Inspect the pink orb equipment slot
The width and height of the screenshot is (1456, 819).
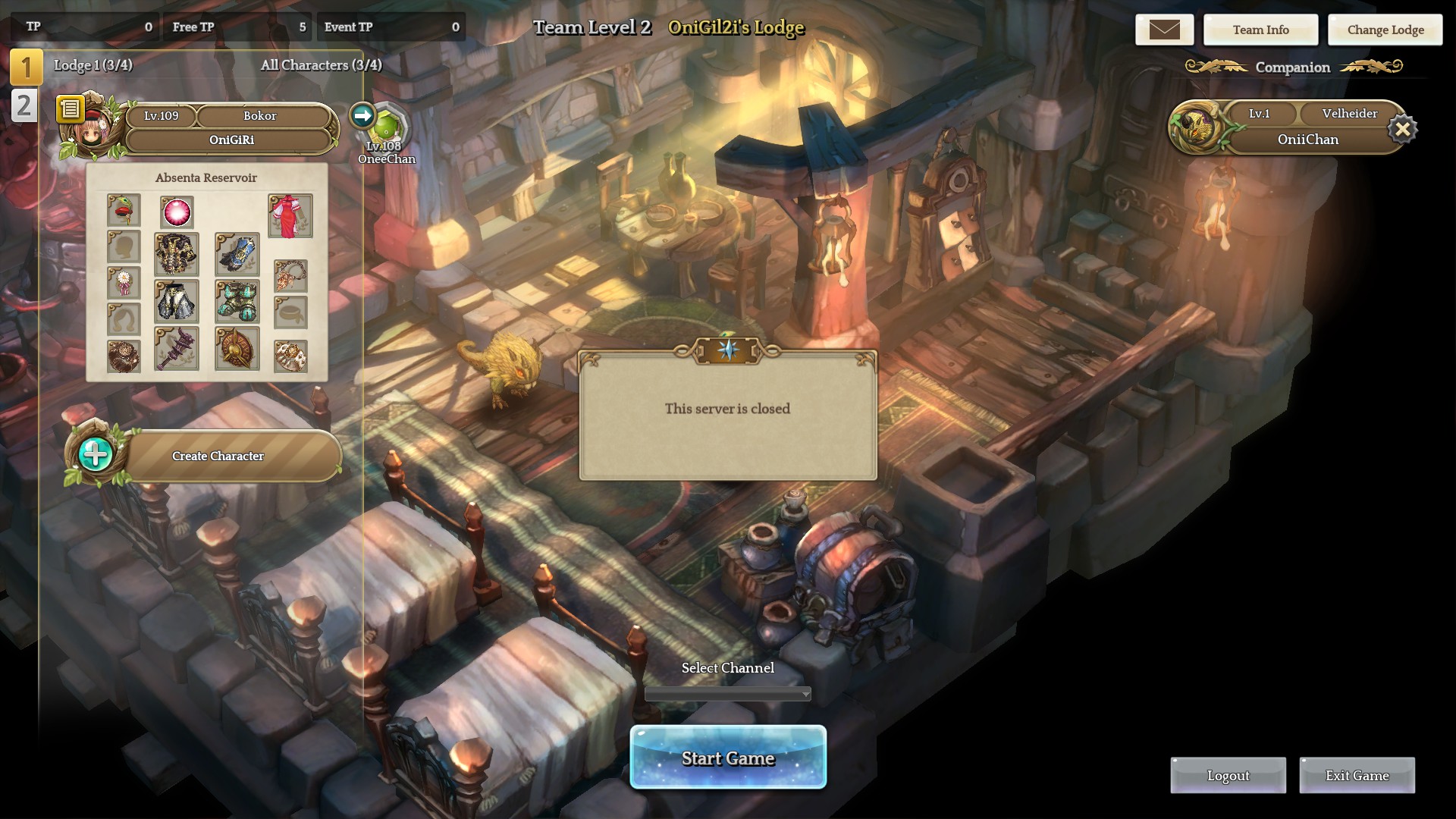[177, 212]
